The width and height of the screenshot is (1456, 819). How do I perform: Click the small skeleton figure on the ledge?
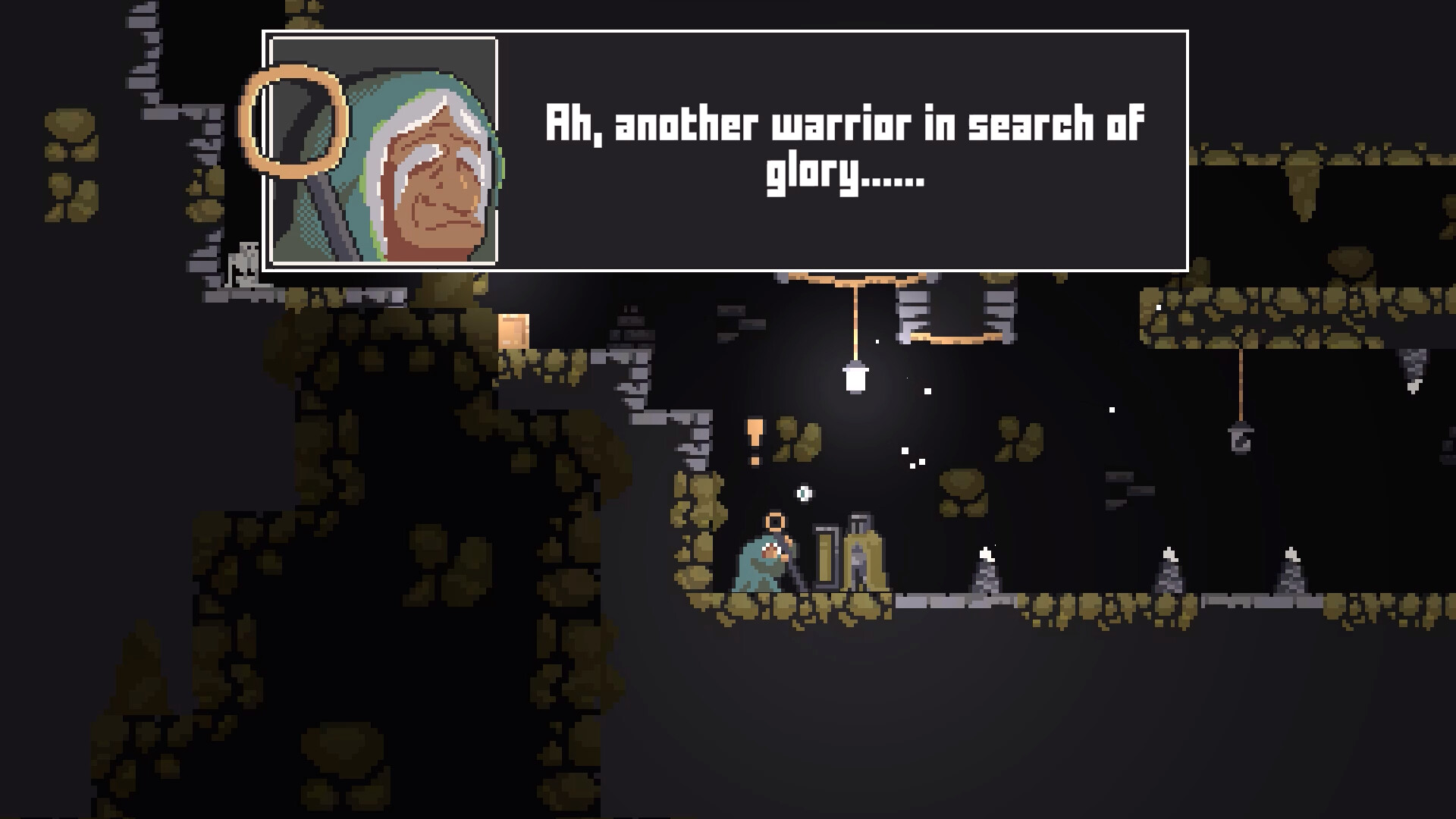pyautogui.click(x=241, y=261)
